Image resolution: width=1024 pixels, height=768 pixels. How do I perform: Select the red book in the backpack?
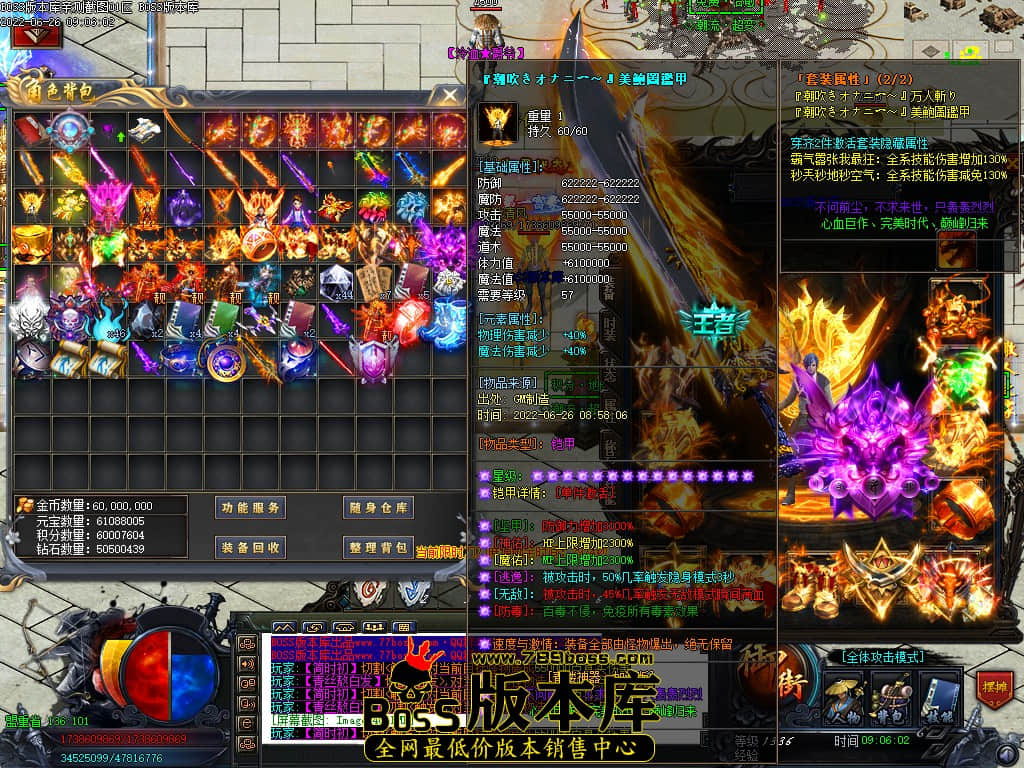coord(28,130)
